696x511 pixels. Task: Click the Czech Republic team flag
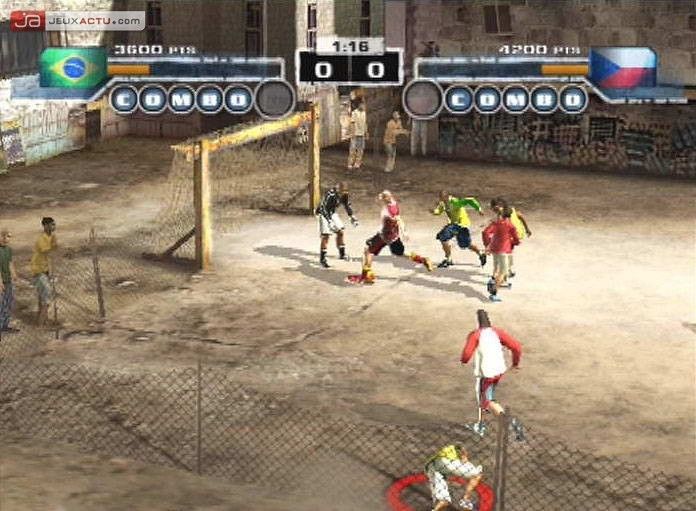(x=622, y=68)
